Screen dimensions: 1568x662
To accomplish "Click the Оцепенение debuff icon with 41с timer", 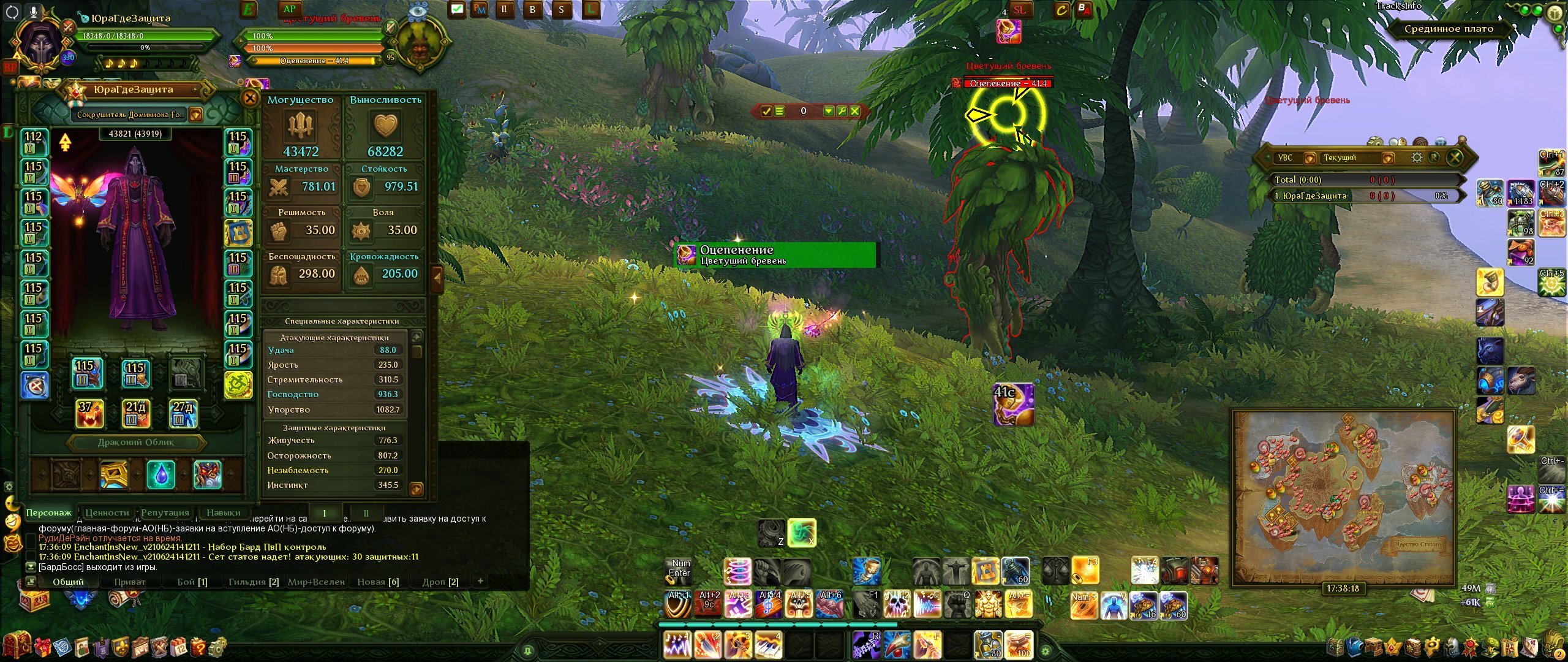I will [x=1013, y=404].
